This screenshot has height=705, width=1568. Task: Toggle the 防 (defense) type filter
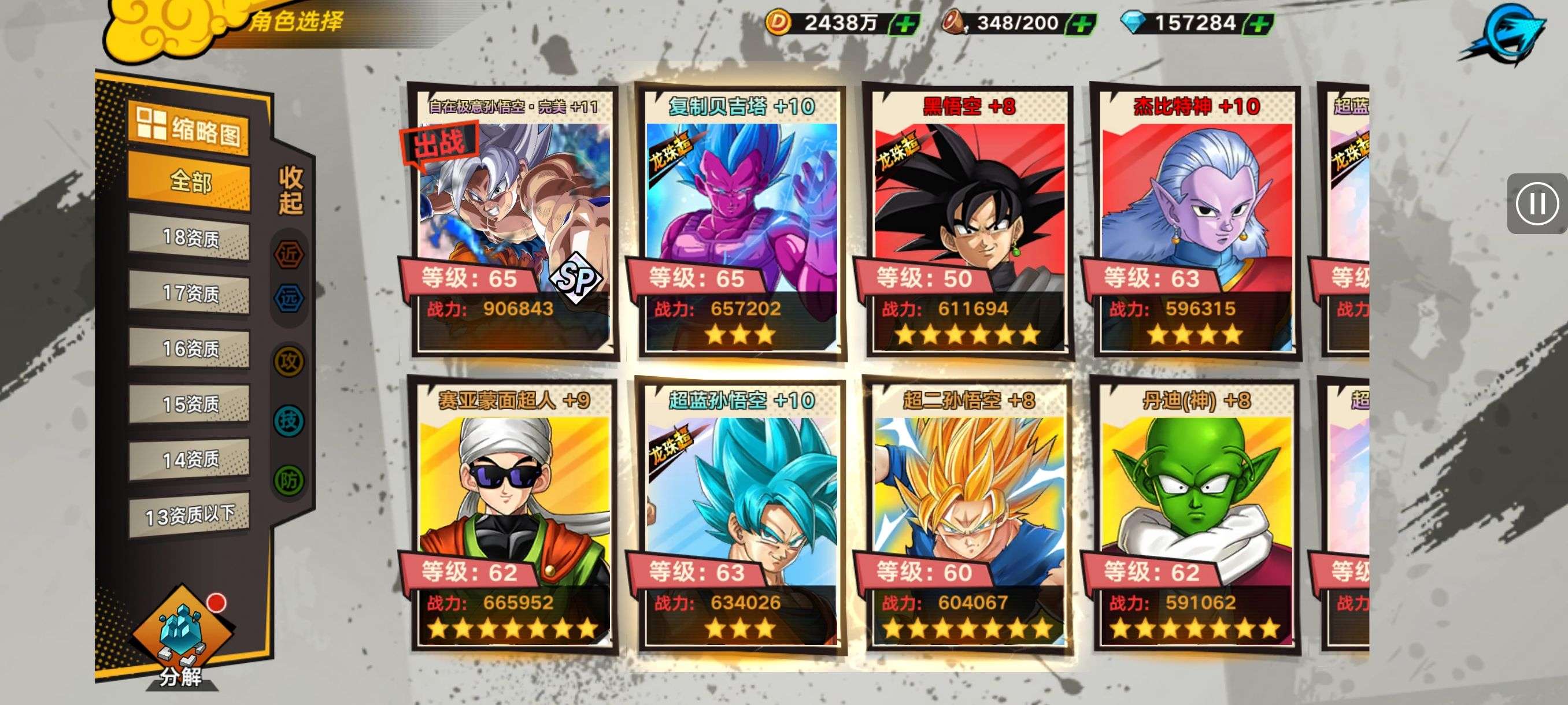click(289, 481)
